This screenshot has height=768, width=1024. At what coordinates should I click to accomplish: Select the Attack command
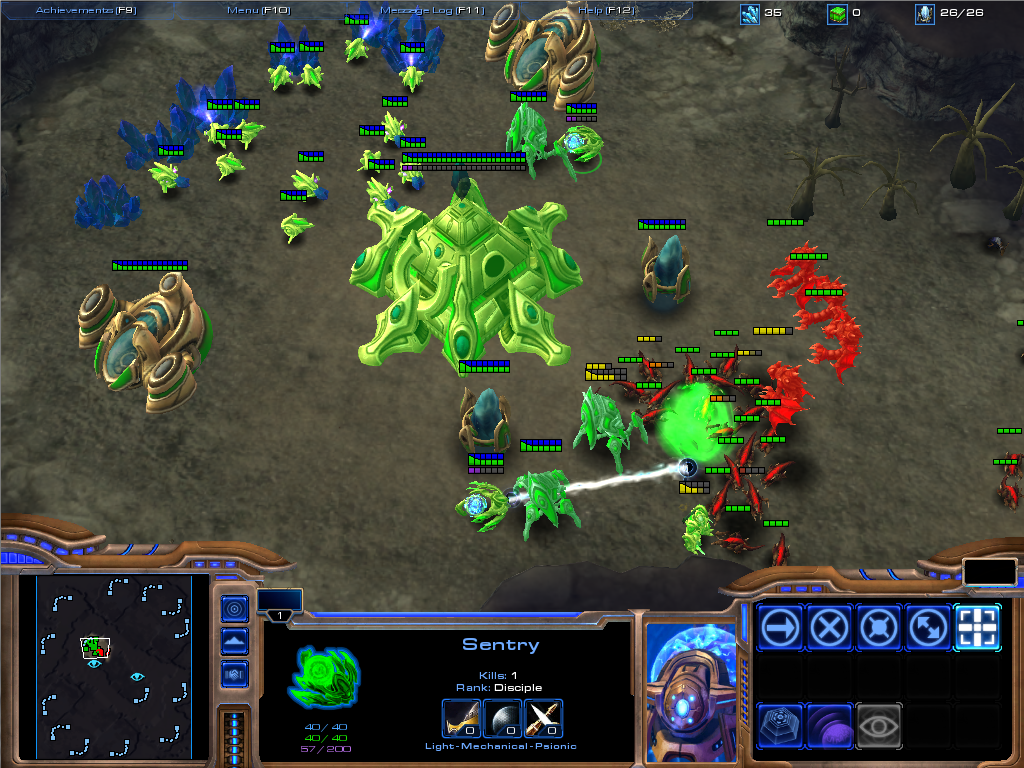[x=977, y=628]
